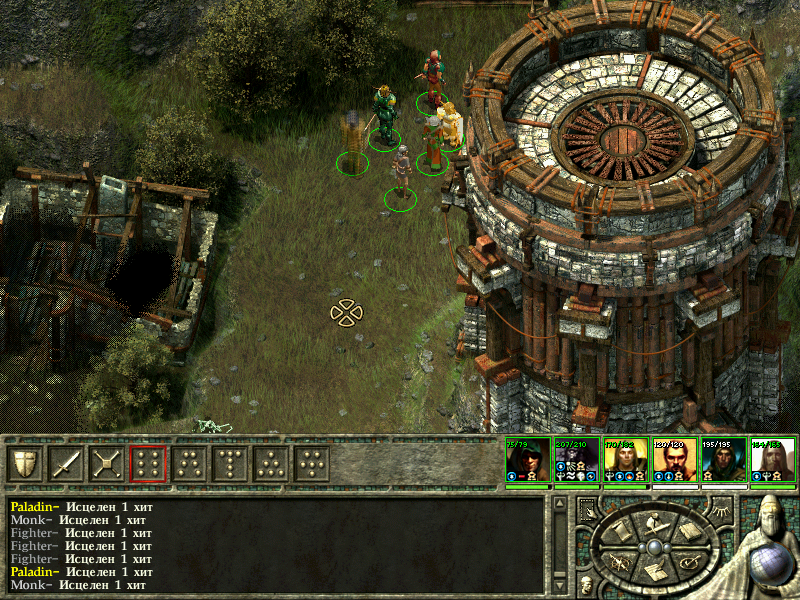Select the hooded character portrait with 75/79 HP
The height and width of the screenshot is (600, 800).
point(527,461)
